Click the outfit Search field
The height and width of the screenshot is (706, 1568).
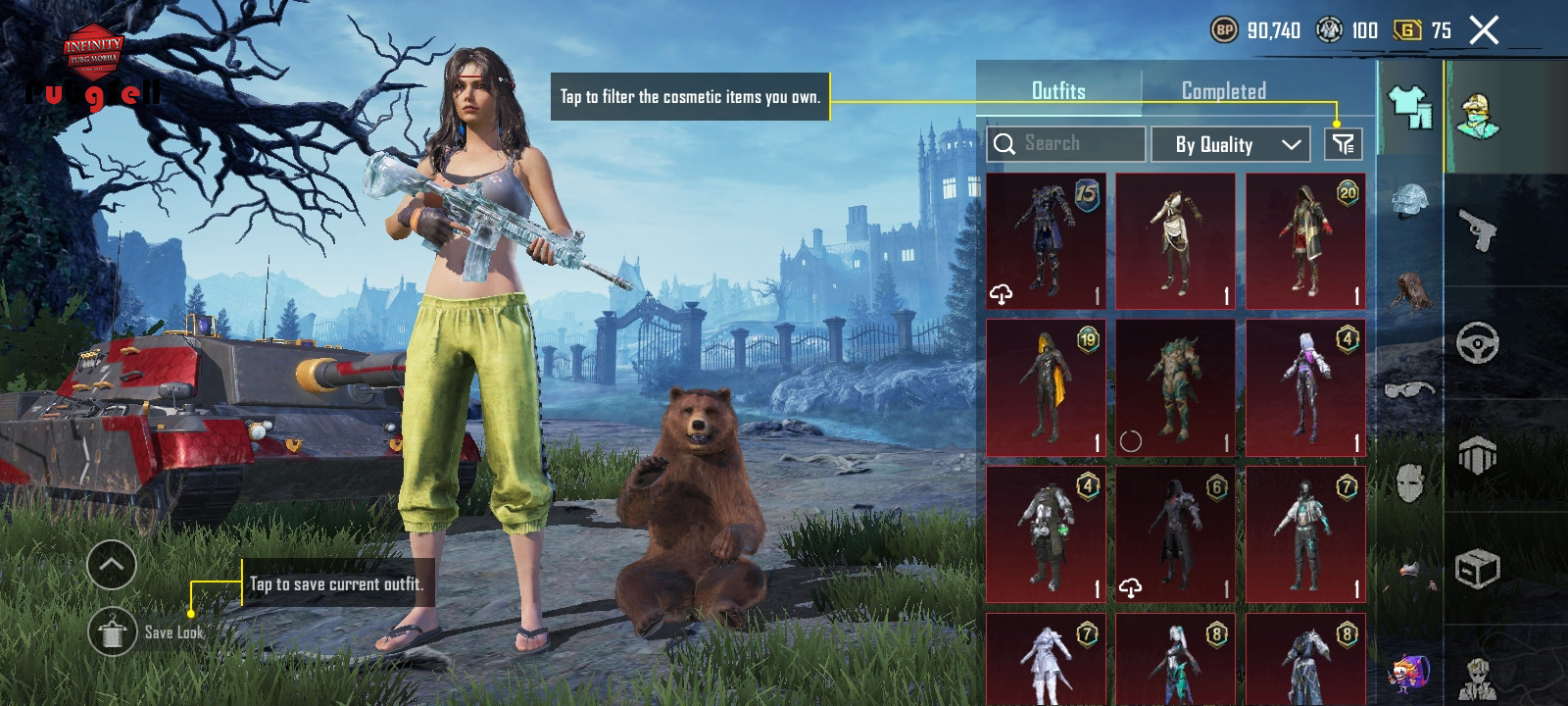1066,144
